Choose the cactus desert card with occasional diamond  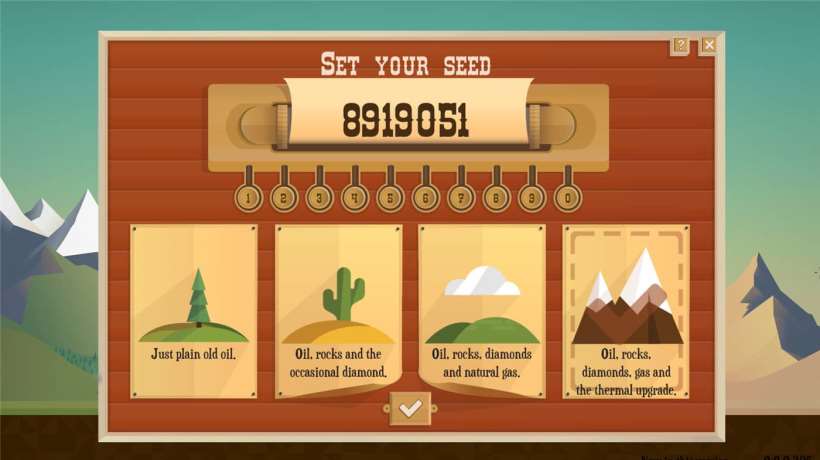(339, 310)
